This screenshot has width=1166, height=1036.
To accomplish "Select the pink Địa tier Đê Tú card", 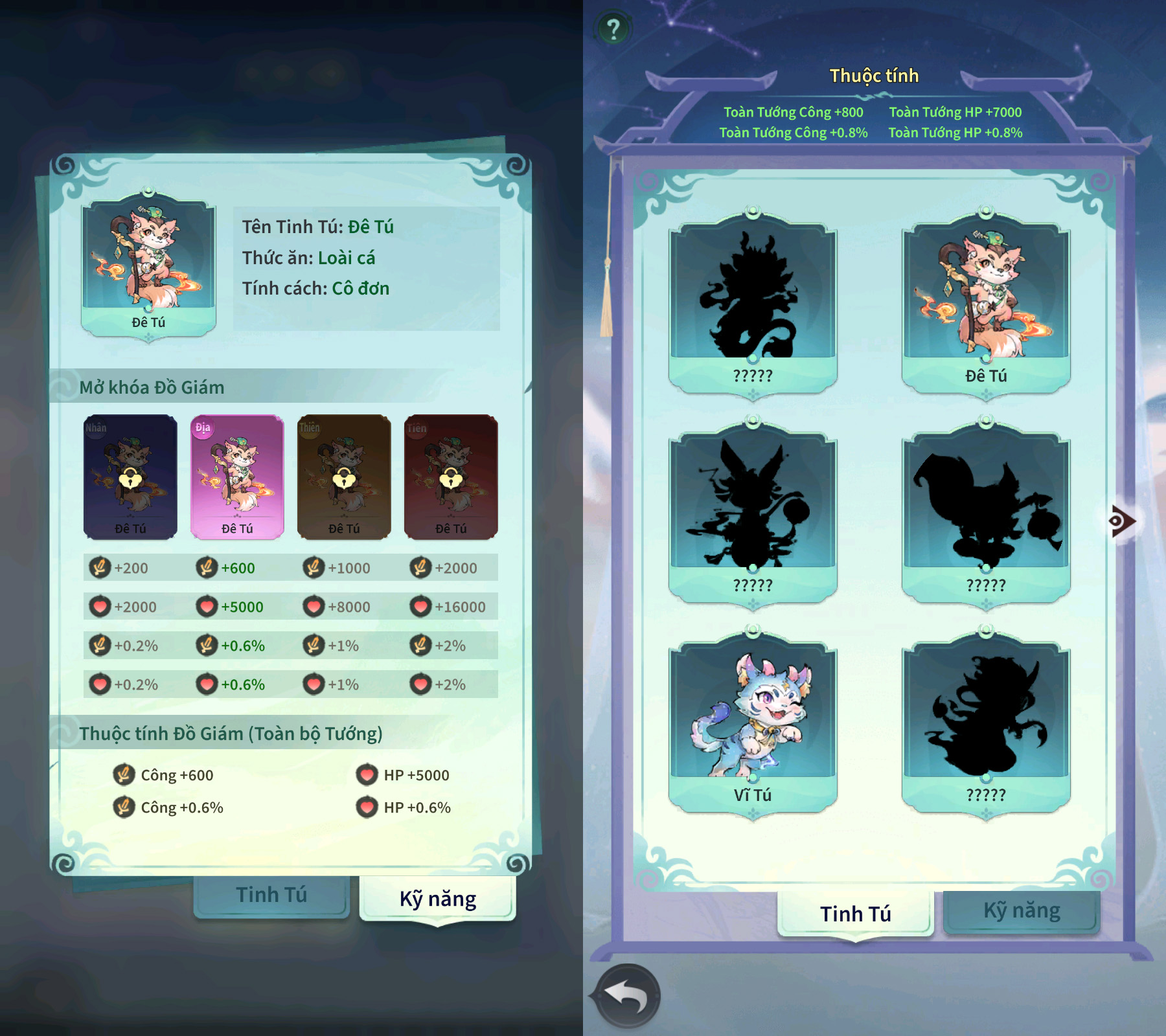I will pyautogui.click(x=237, y=477).
